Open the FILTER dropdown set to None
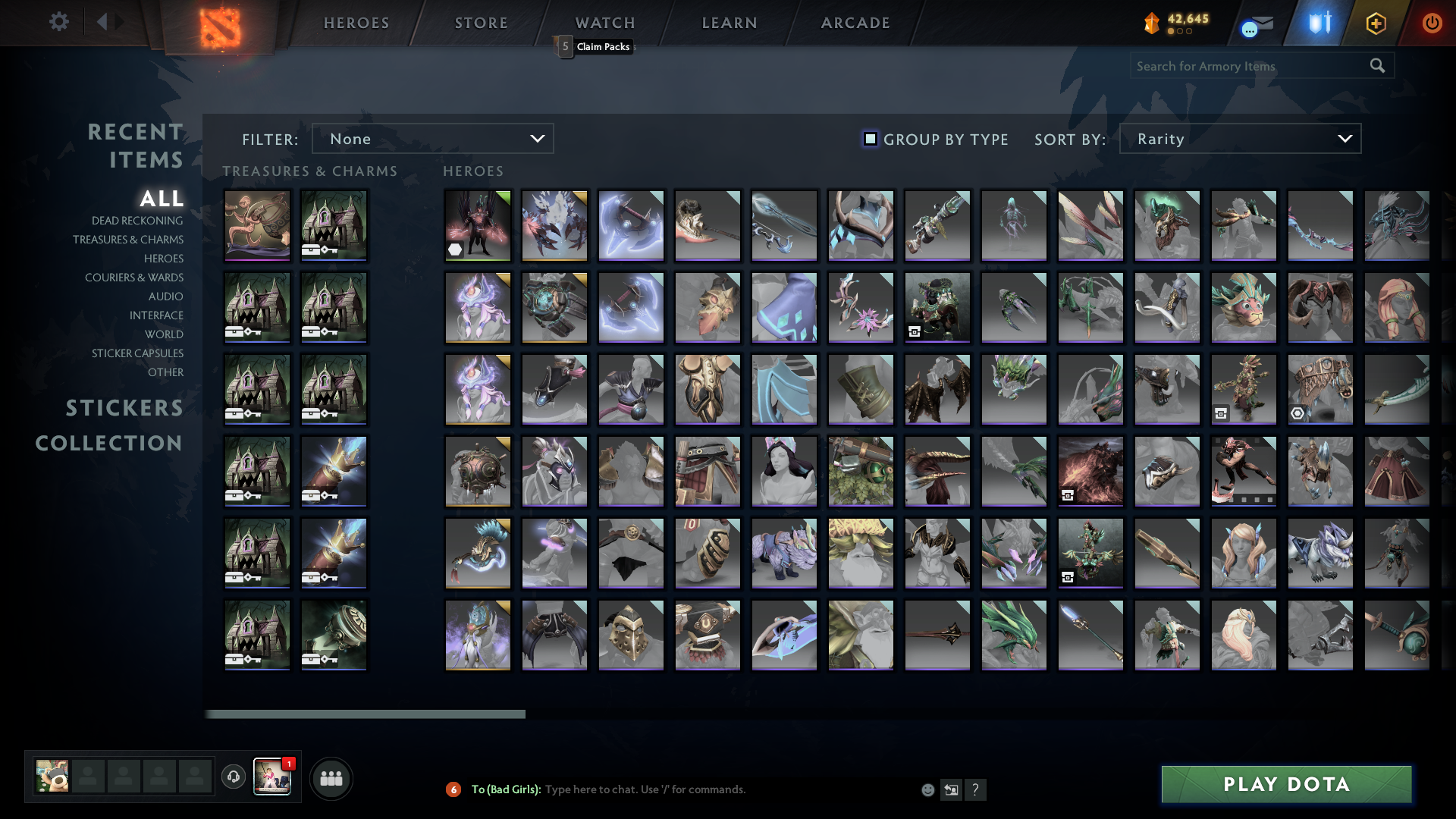The image size is (1456, 819). coord(432,138)
